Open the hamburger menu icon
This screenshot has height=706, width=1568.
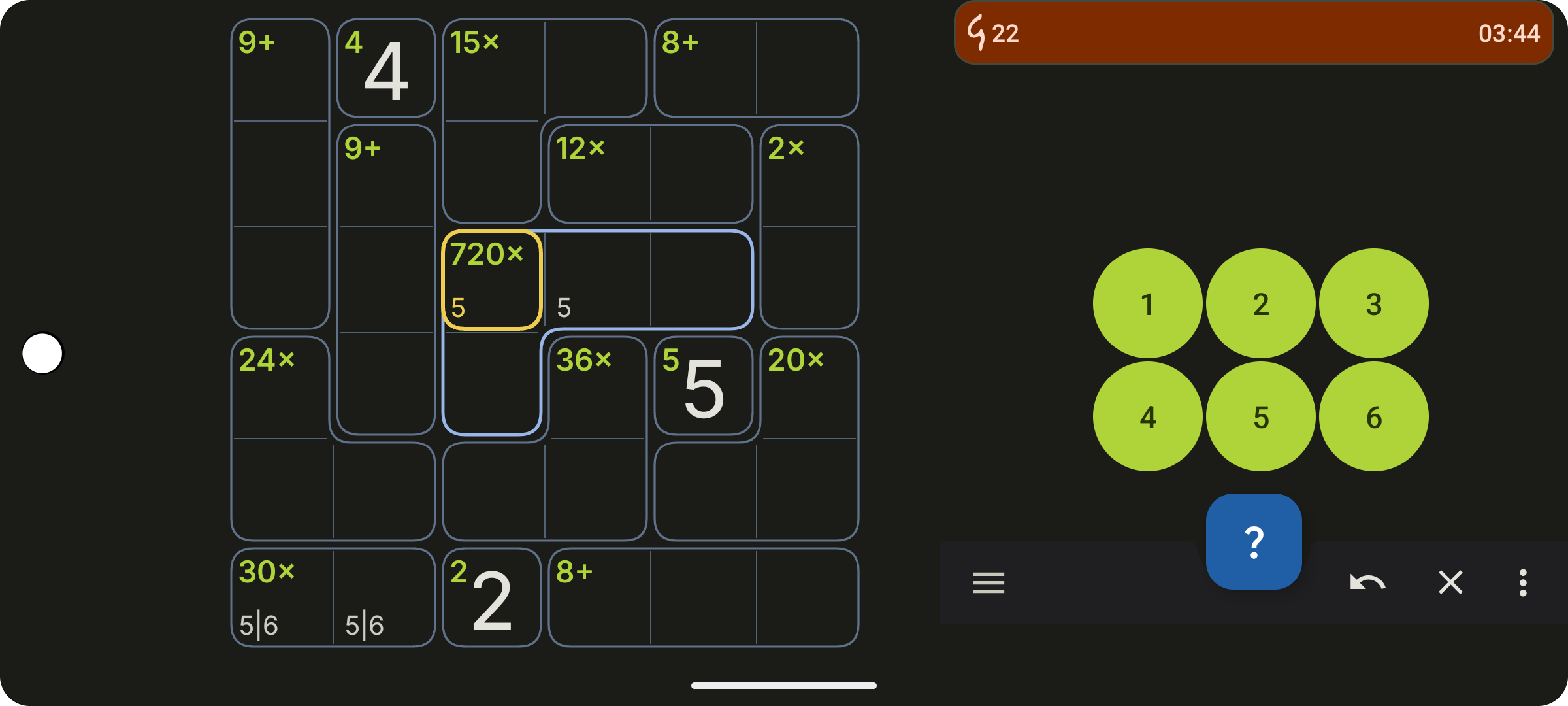click(988, 582)
